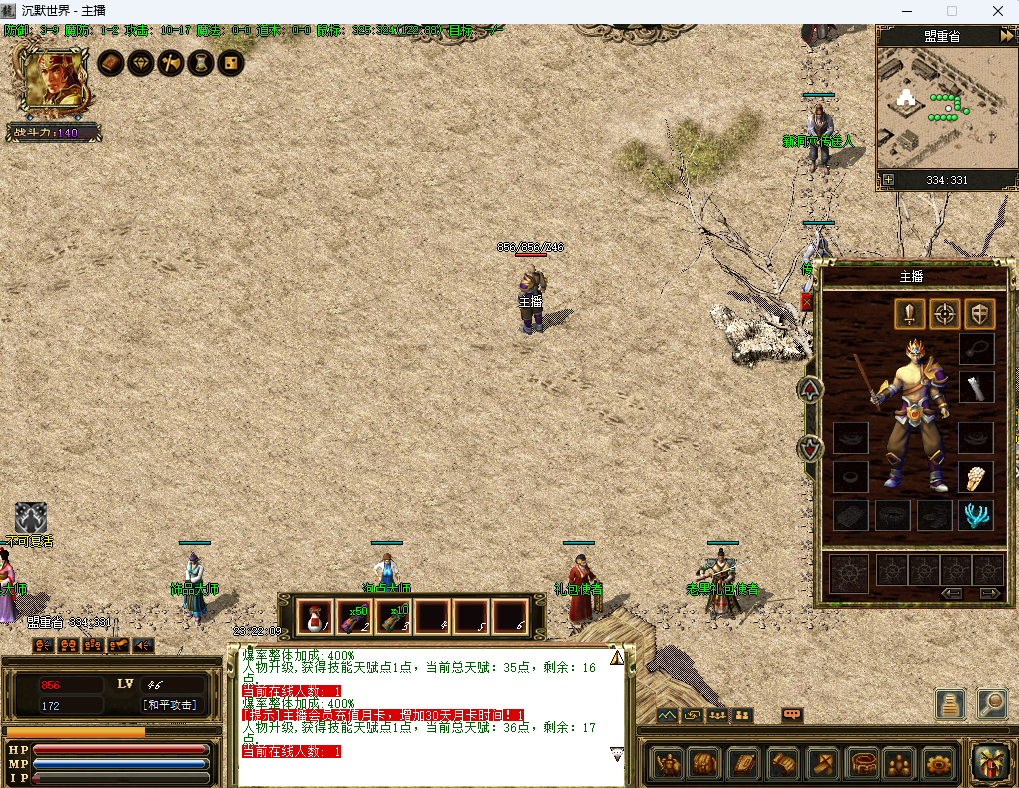Select the blue coral item slot
Image resolution: width=1019 pixels, height=788 pixels.
(x=976, y=515)
